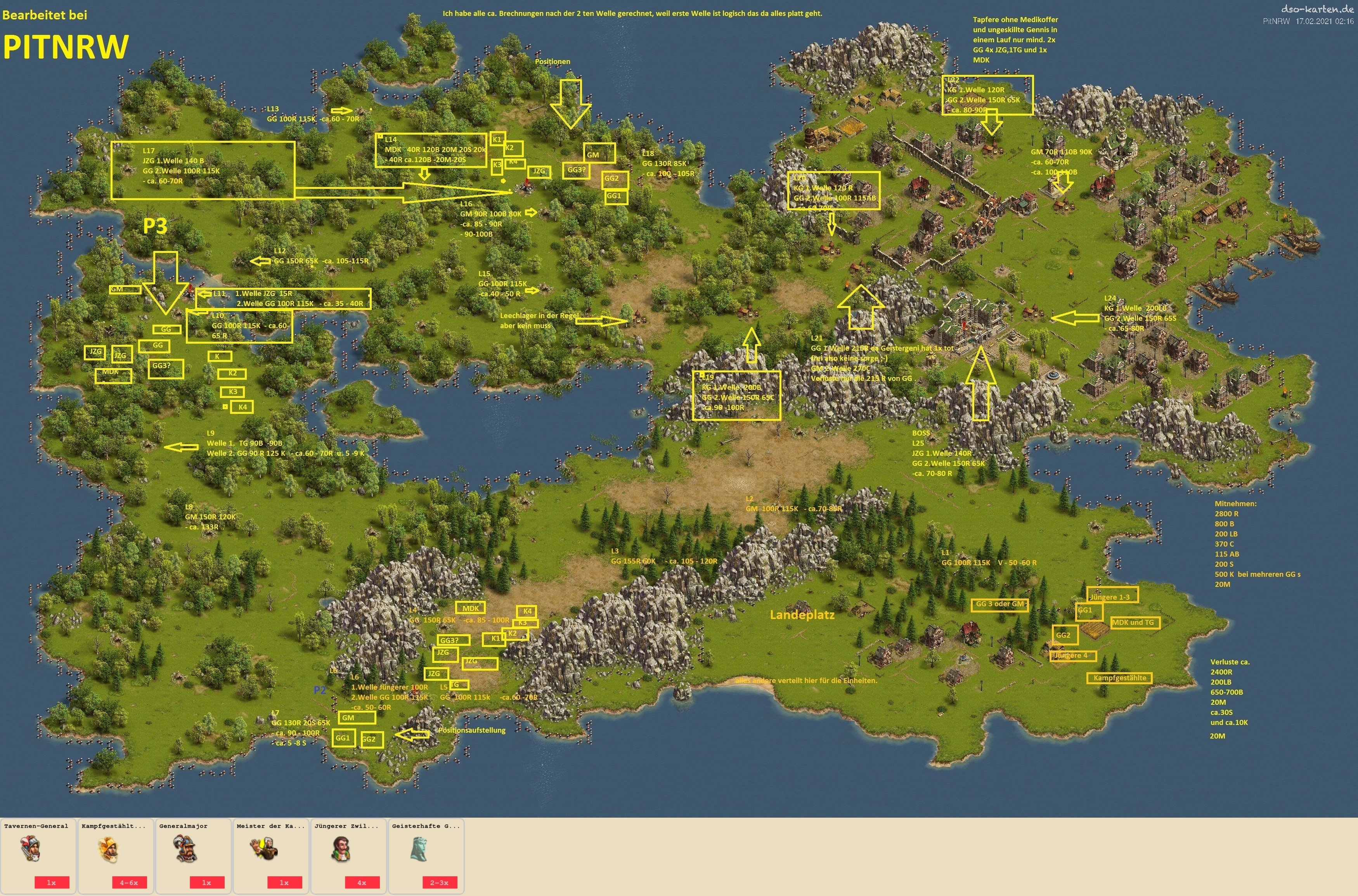Choose the Kampfgestählt general card

pyautogui.click(x=116, y=855)
